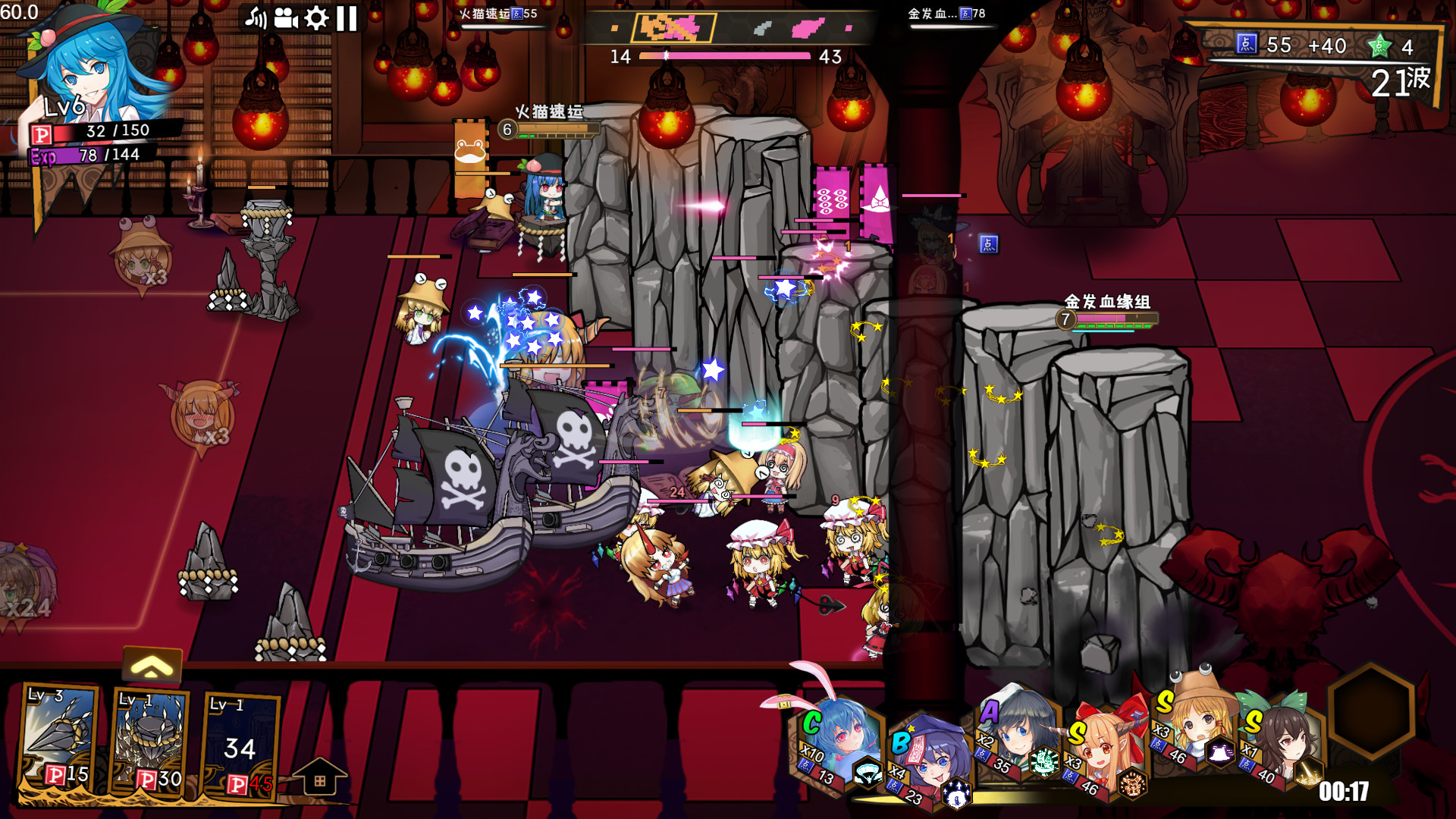1456x819 pixels.
Task: Pause the game with the pause icon
Action: tap(345, 17)
